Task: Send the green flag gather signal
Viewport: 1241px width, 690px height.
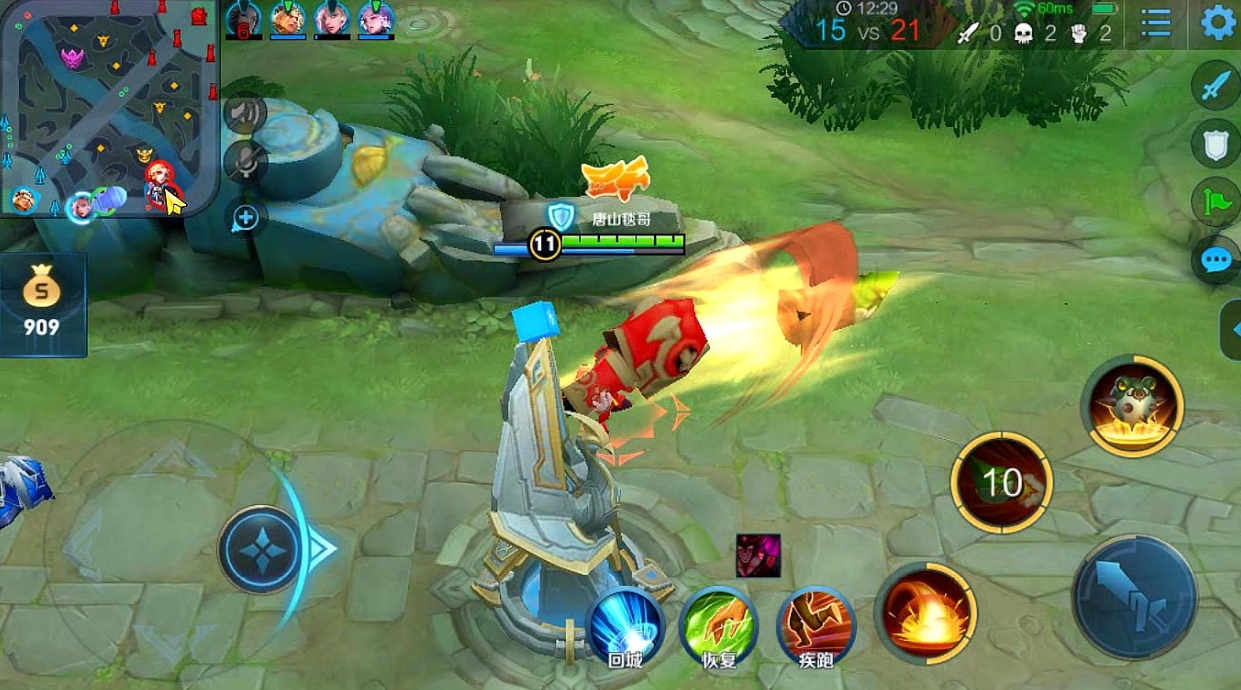Action: coord(1215,201)
